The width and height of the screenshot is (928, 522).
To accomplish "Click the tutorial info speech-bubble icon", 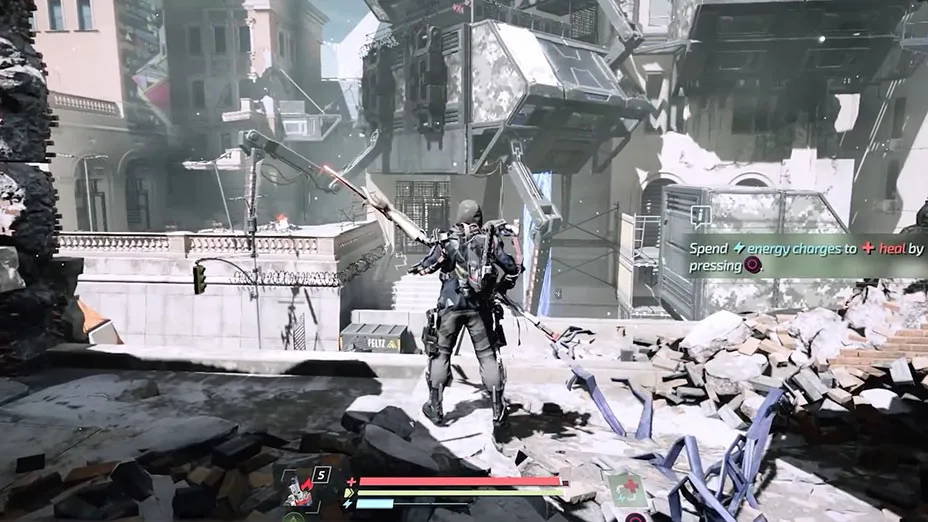I will tap(700, 214).
